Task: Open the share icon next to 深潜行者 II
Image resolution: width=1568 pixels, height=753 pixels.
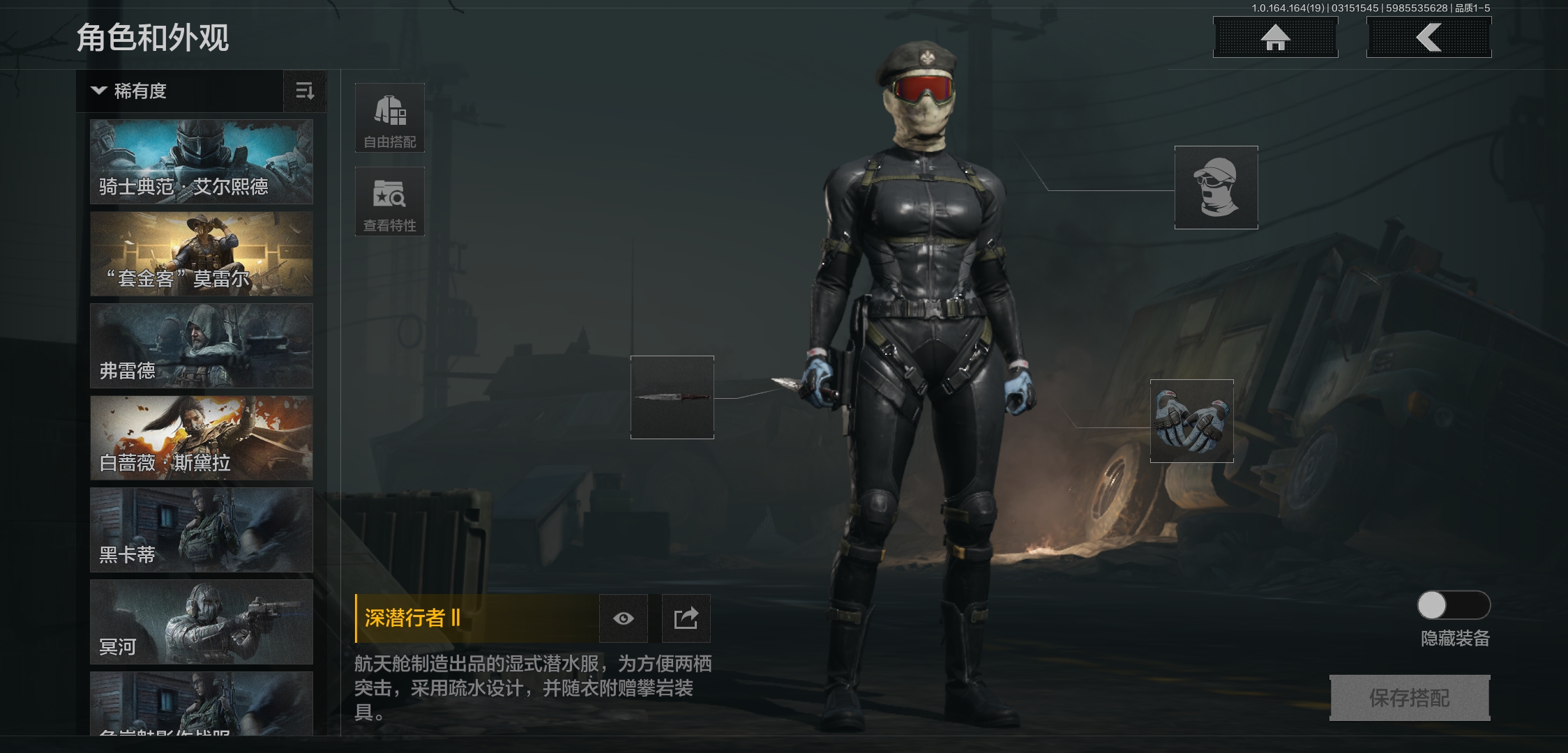Action: coord(686,618)
